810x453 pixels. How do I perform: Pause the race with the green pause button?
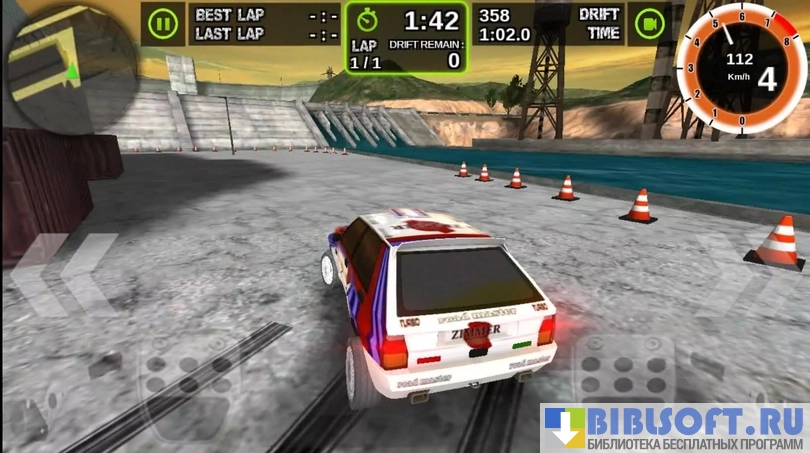coord(160,23)
